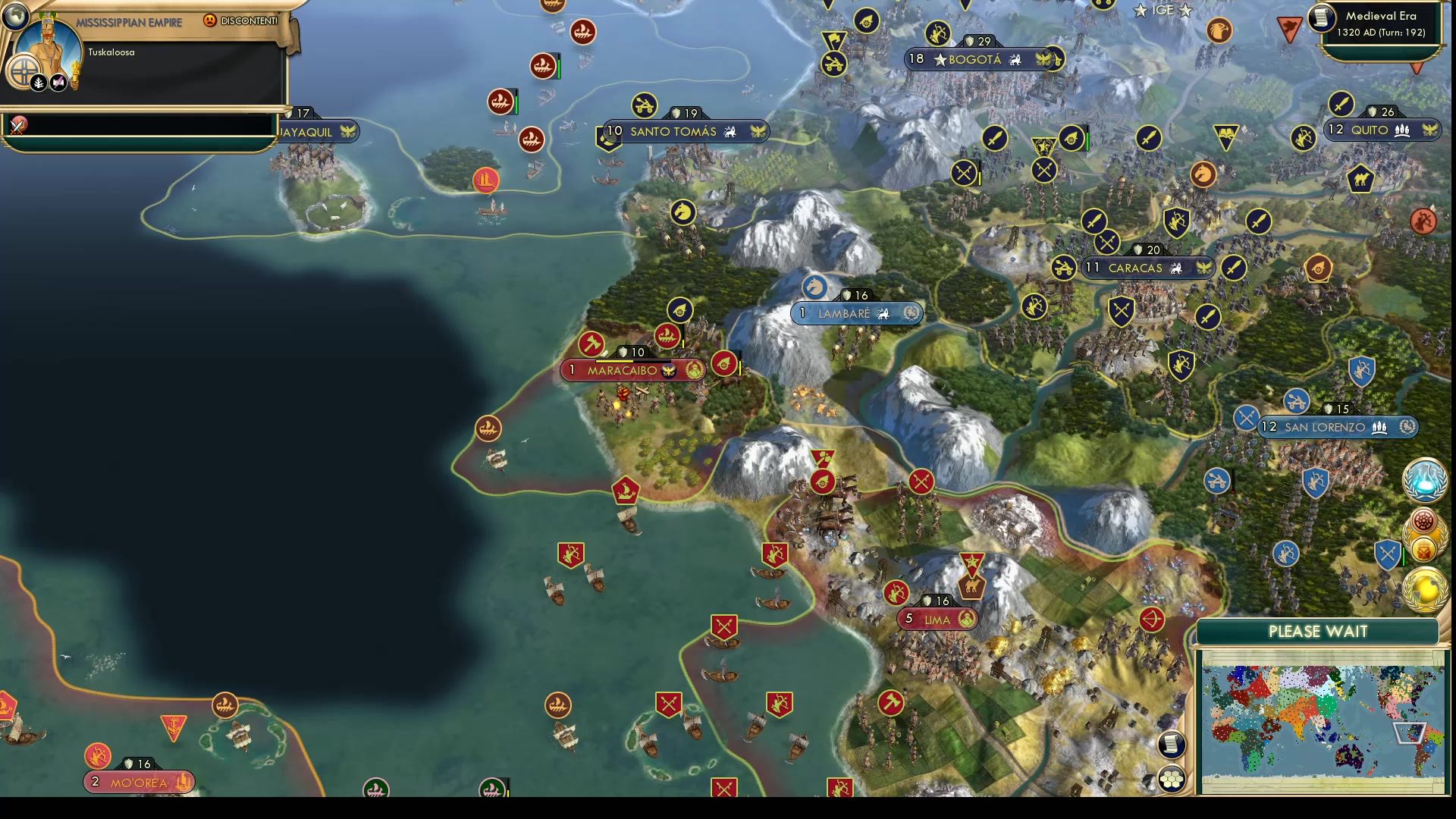
Task: Open the Bogotá city banner
Action: [x=978, y=59]
